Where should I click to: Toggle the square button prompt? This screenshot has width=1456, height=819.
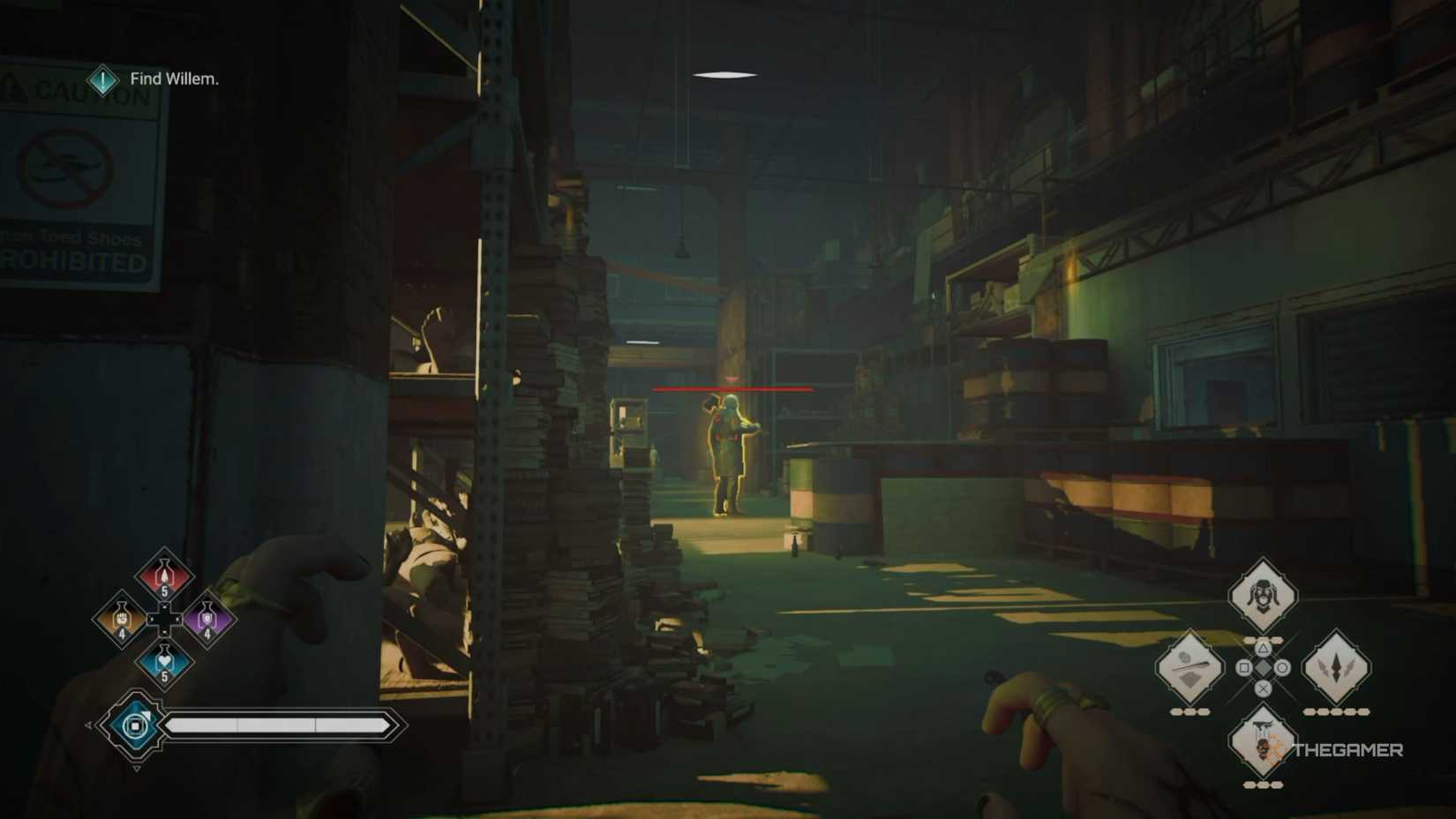(1242, 666)
